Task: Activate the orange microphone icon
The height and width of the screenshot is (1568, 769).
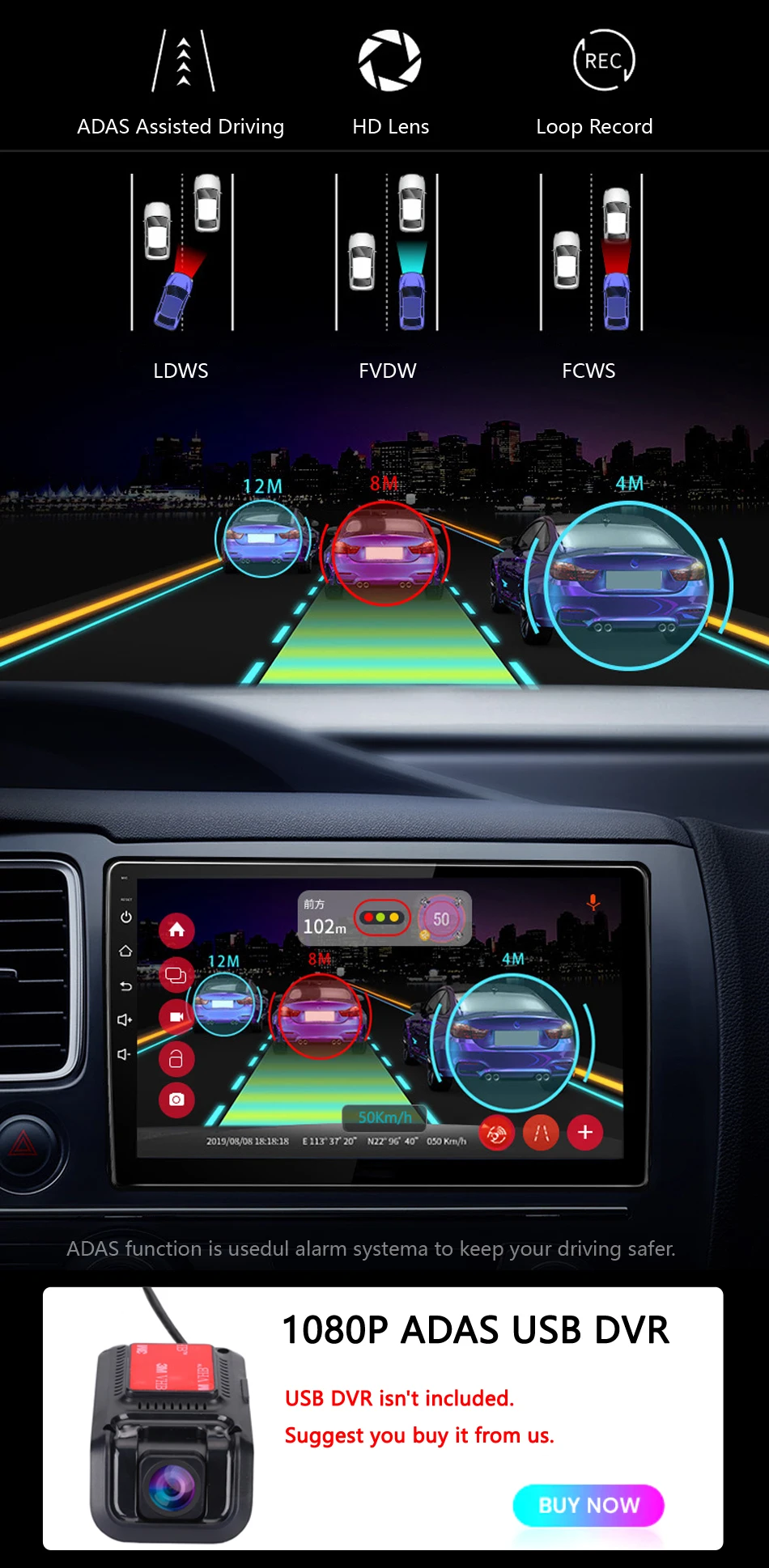Action: coord(593,902)
